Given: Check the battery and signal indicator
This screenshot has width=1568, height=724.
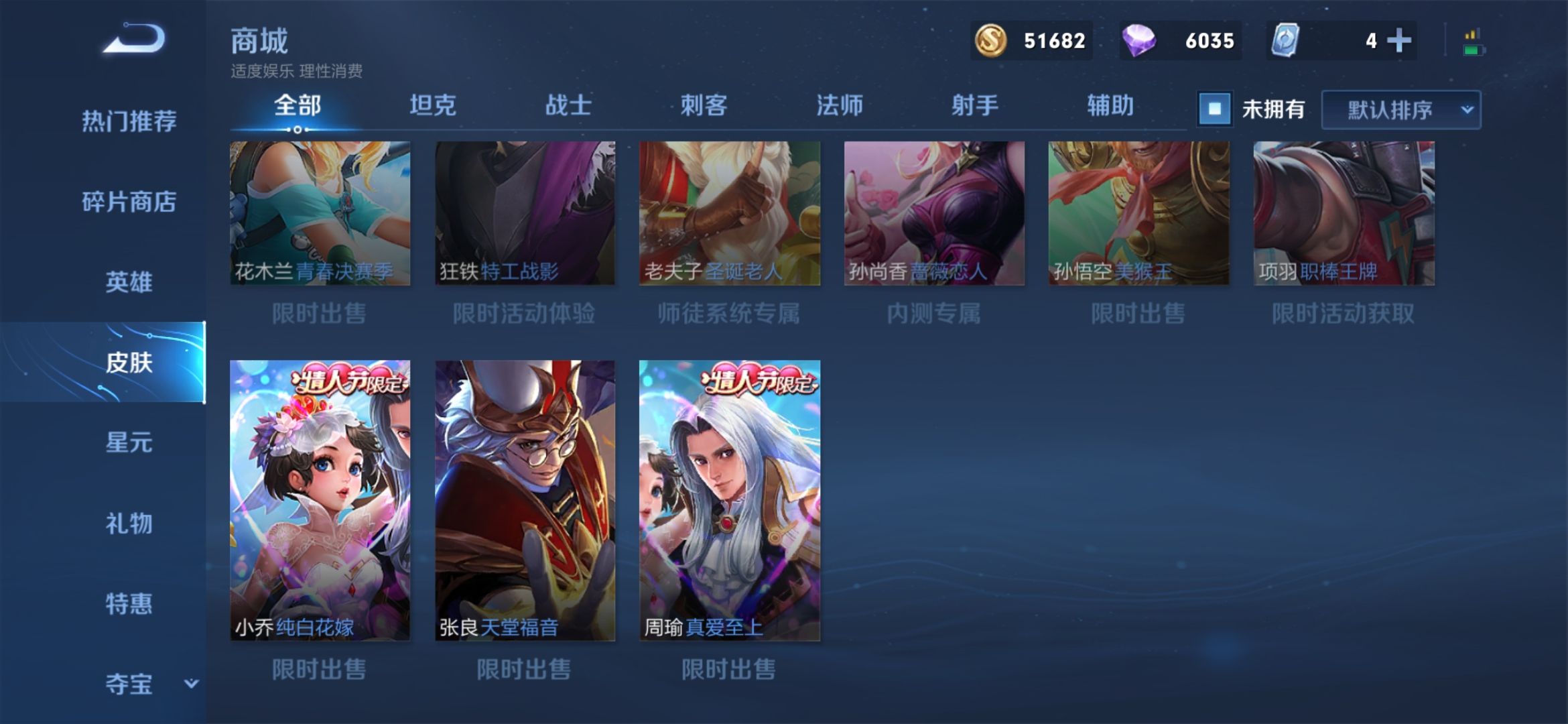Looking at the screenshot, I should coord(1472,40).
